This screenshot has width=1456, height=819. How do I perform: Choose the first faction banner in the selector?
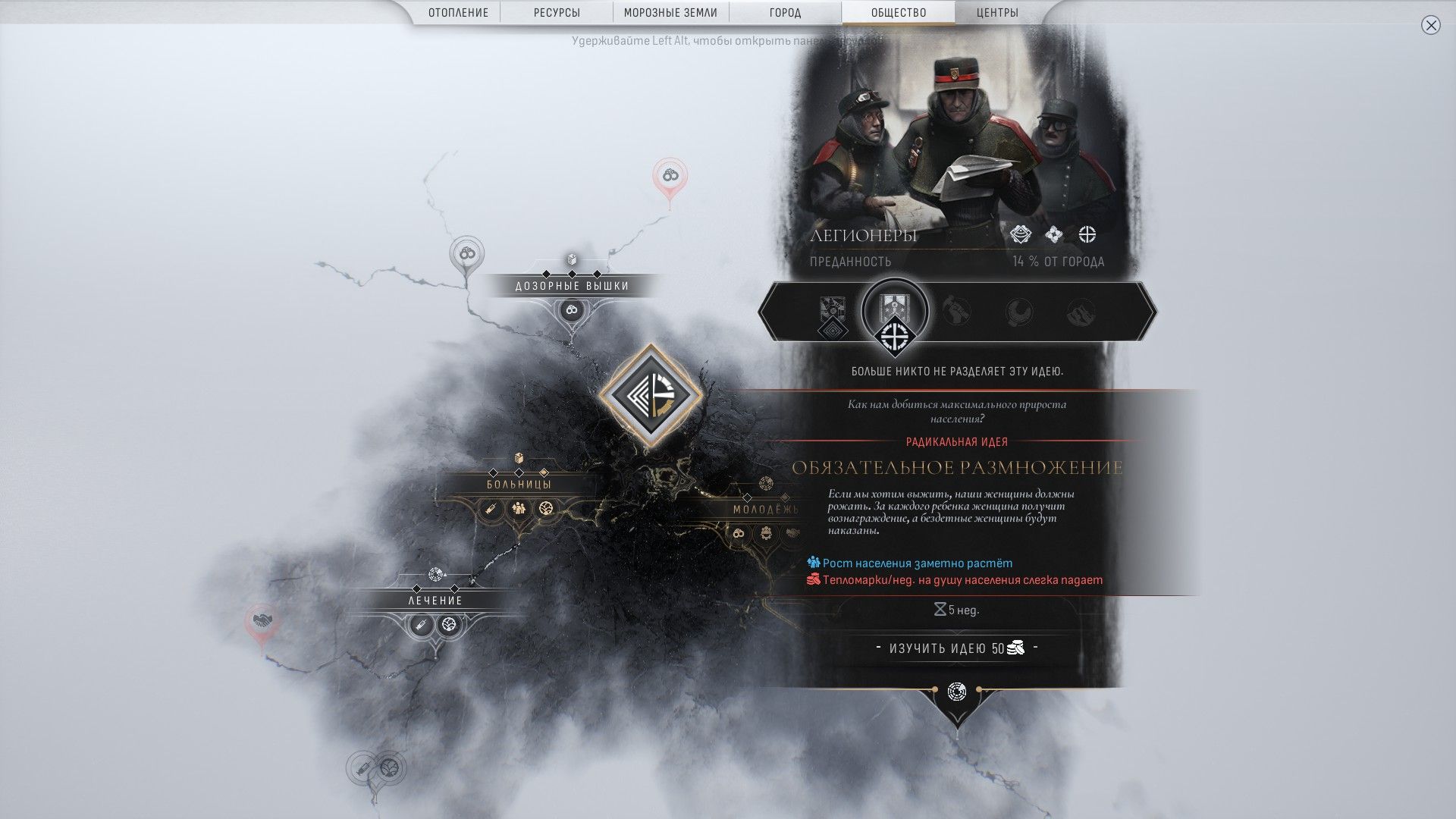point(832,312)
